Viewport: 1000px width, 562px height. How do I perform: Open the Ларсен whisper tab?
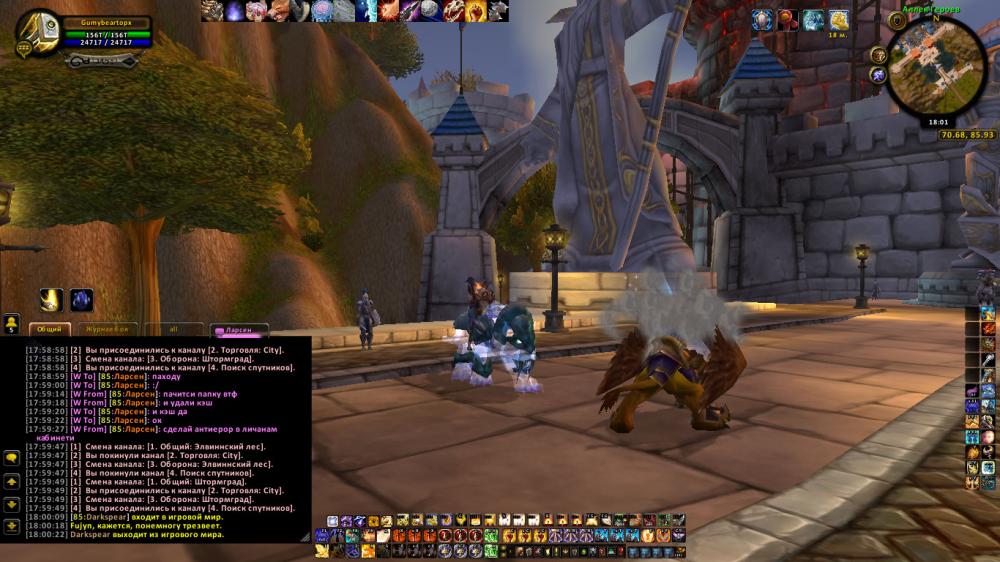[x=239, y=328]
